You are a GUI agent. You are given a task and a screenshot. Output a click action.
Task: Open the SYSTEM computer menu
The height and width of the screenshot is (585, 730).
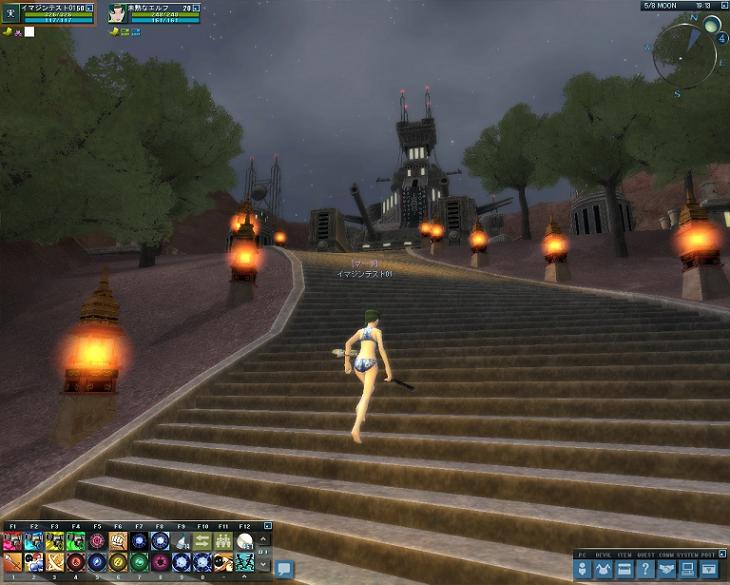688,569
